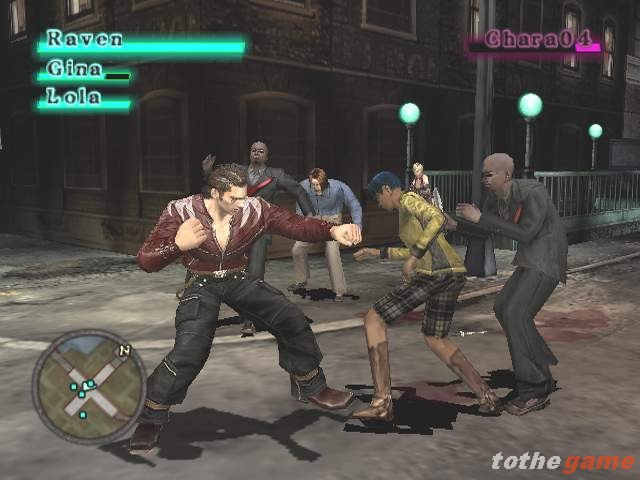Click the Chara04 enemy name label
Screen dimensions: 640x480
pyautogui.click(x=532, y=40)
